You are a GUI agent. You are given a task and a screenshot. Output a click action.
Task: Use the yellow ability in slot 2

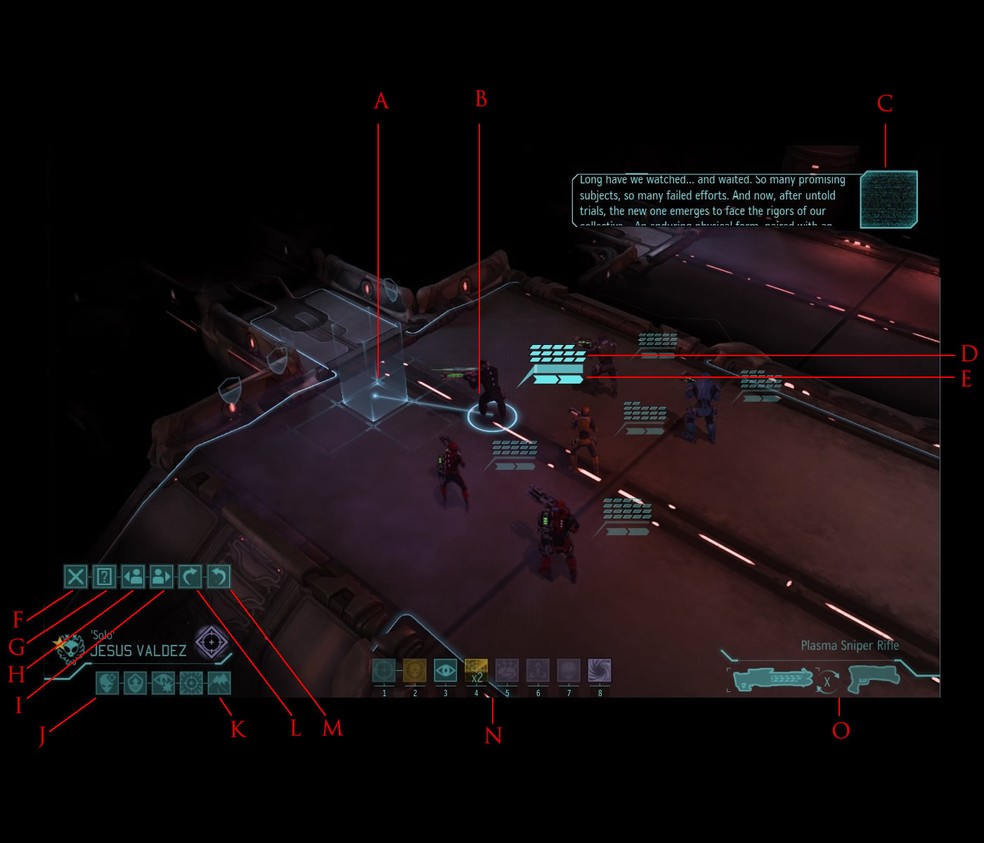tap(415, 671)
